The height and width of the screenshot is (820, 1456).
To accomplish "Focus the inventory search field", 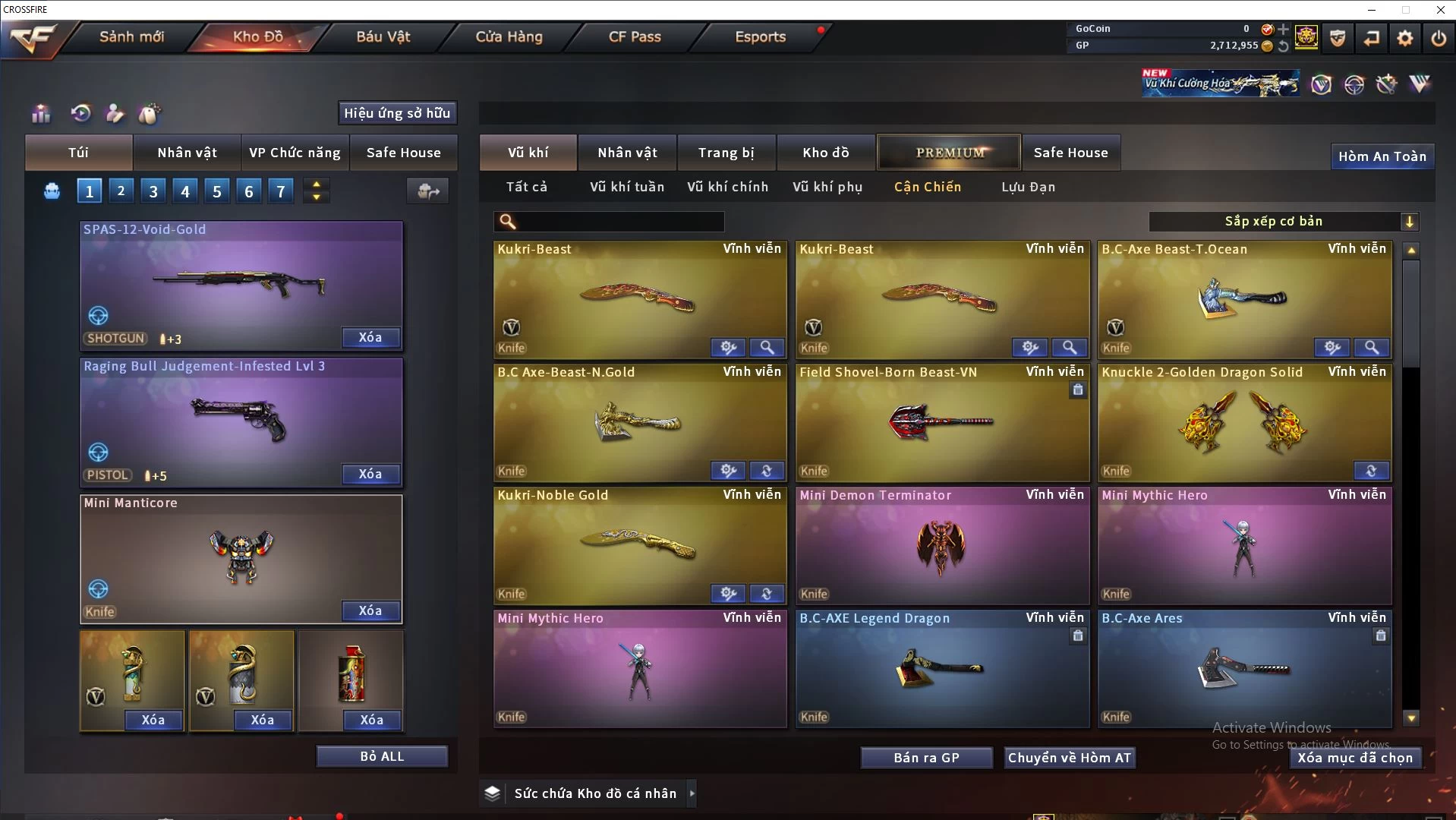I will click(x=619, y=221).
